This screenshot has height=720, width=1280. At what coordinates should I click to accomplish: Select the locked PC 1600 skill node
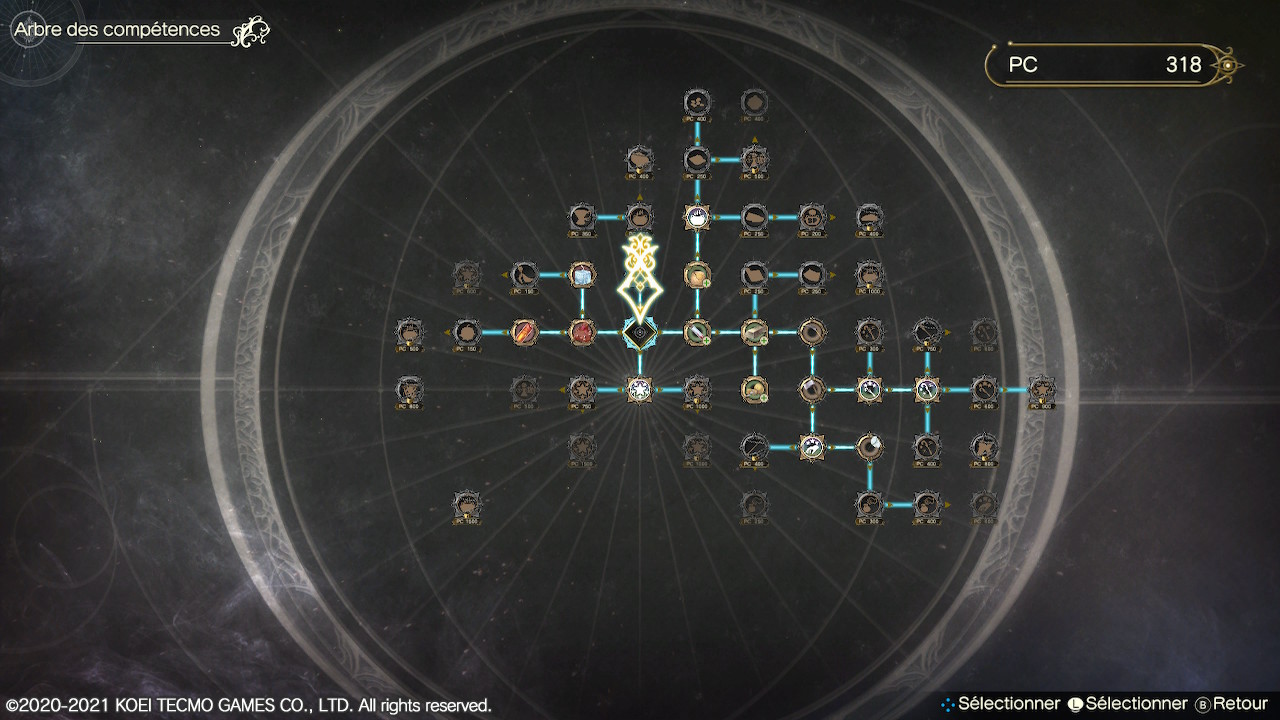tap(466, 505)
